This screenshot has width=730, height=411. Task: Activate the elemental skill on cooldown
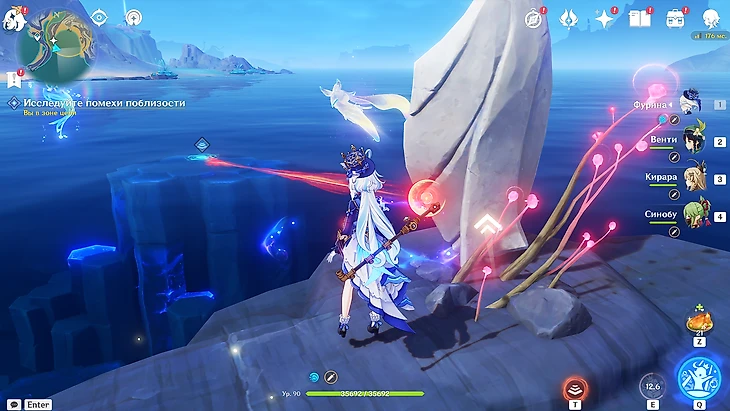coord(651,387)
